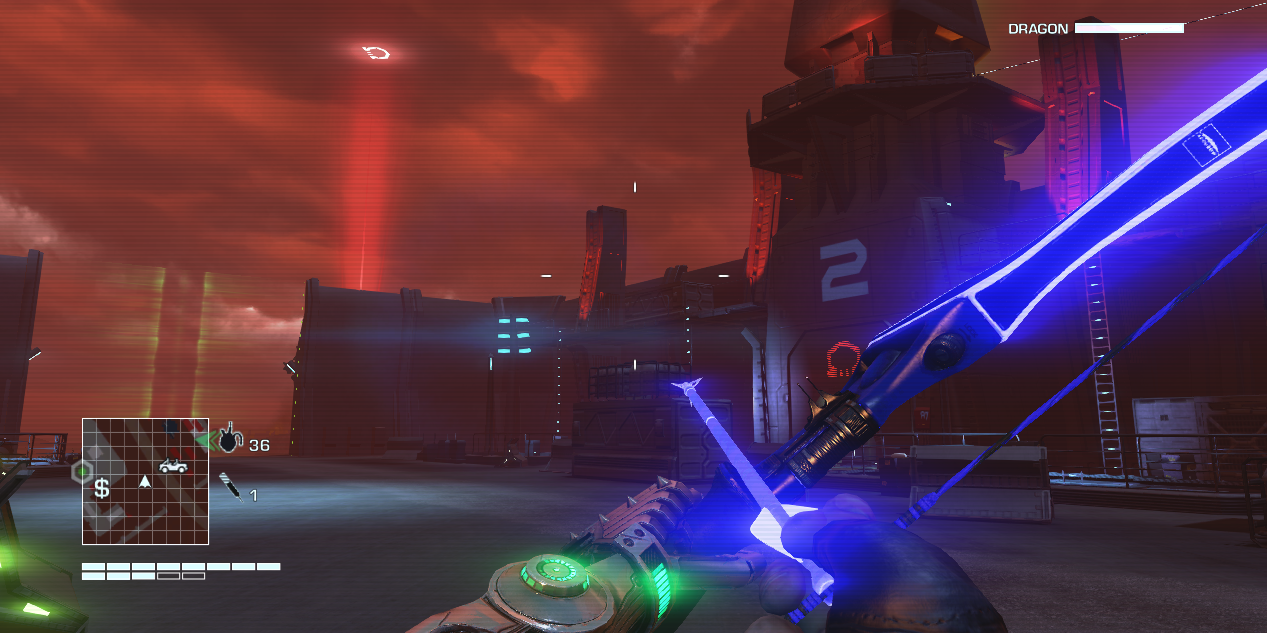Viewport: 1267px width, 633px height.
Task: Click the white circular objective marker in the sky
Action: click(x=377, y=52)
